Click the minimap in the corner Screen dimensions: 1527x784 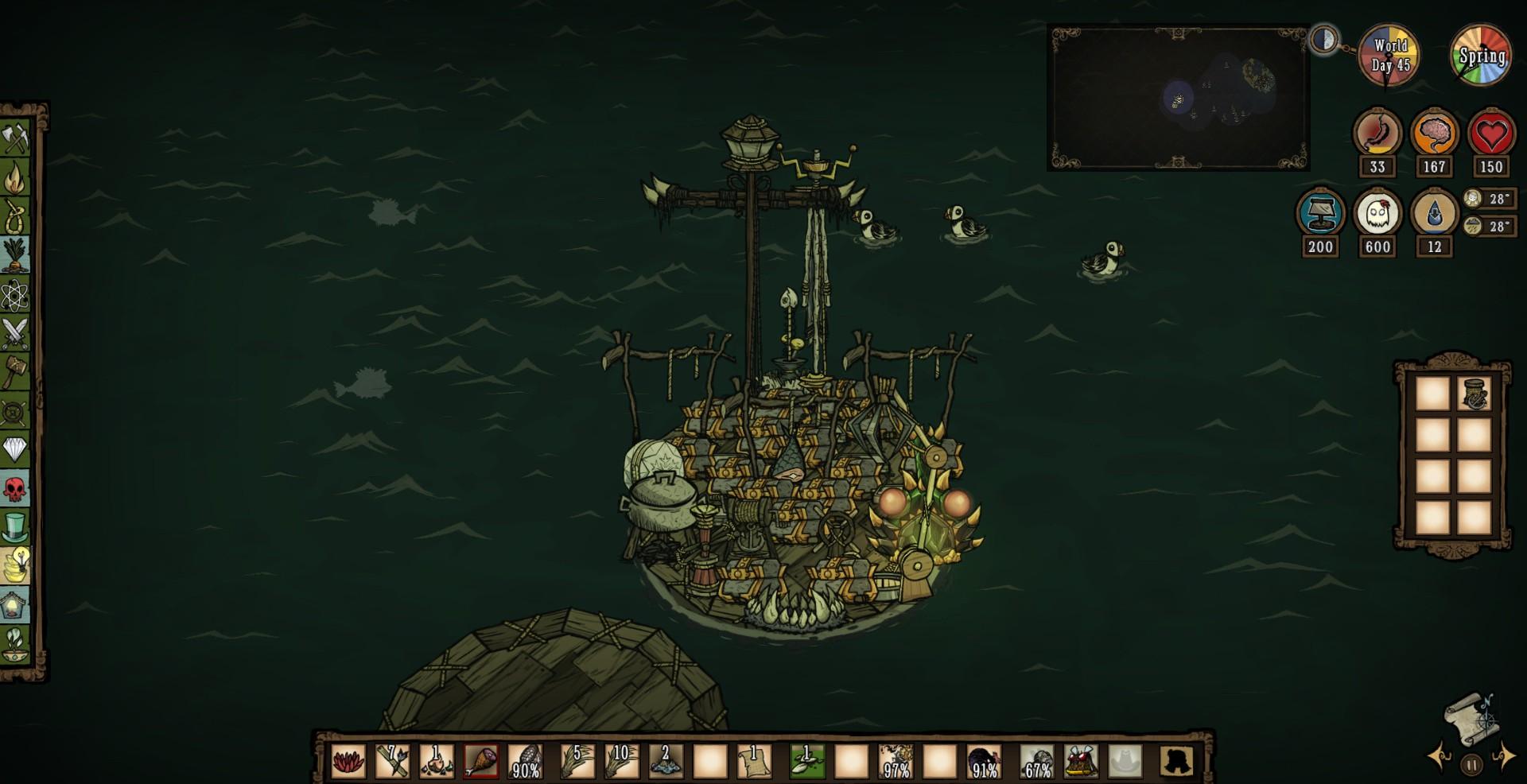tap(1178, 98)
